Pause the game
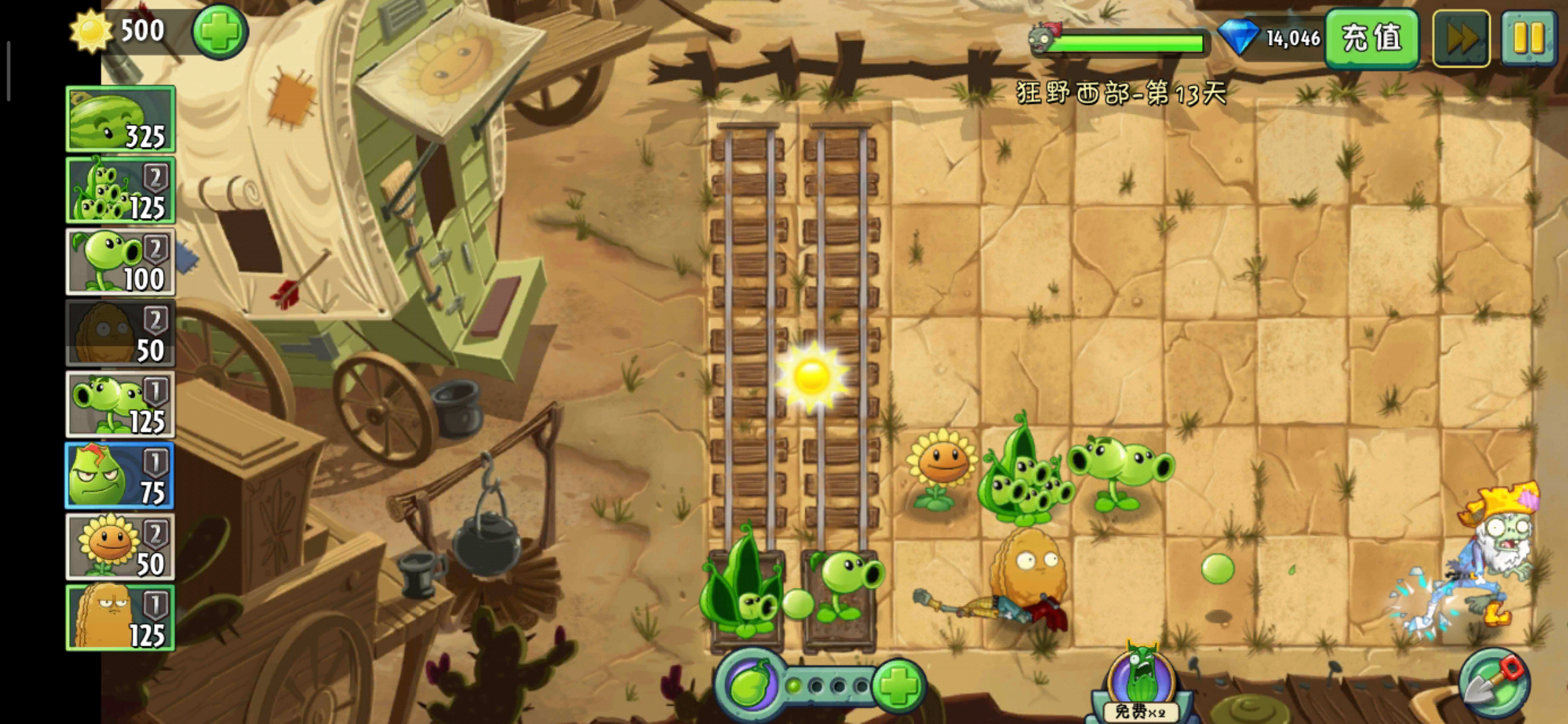The width and height of the screenshot is (1568, 724). tap(1528, 38)
